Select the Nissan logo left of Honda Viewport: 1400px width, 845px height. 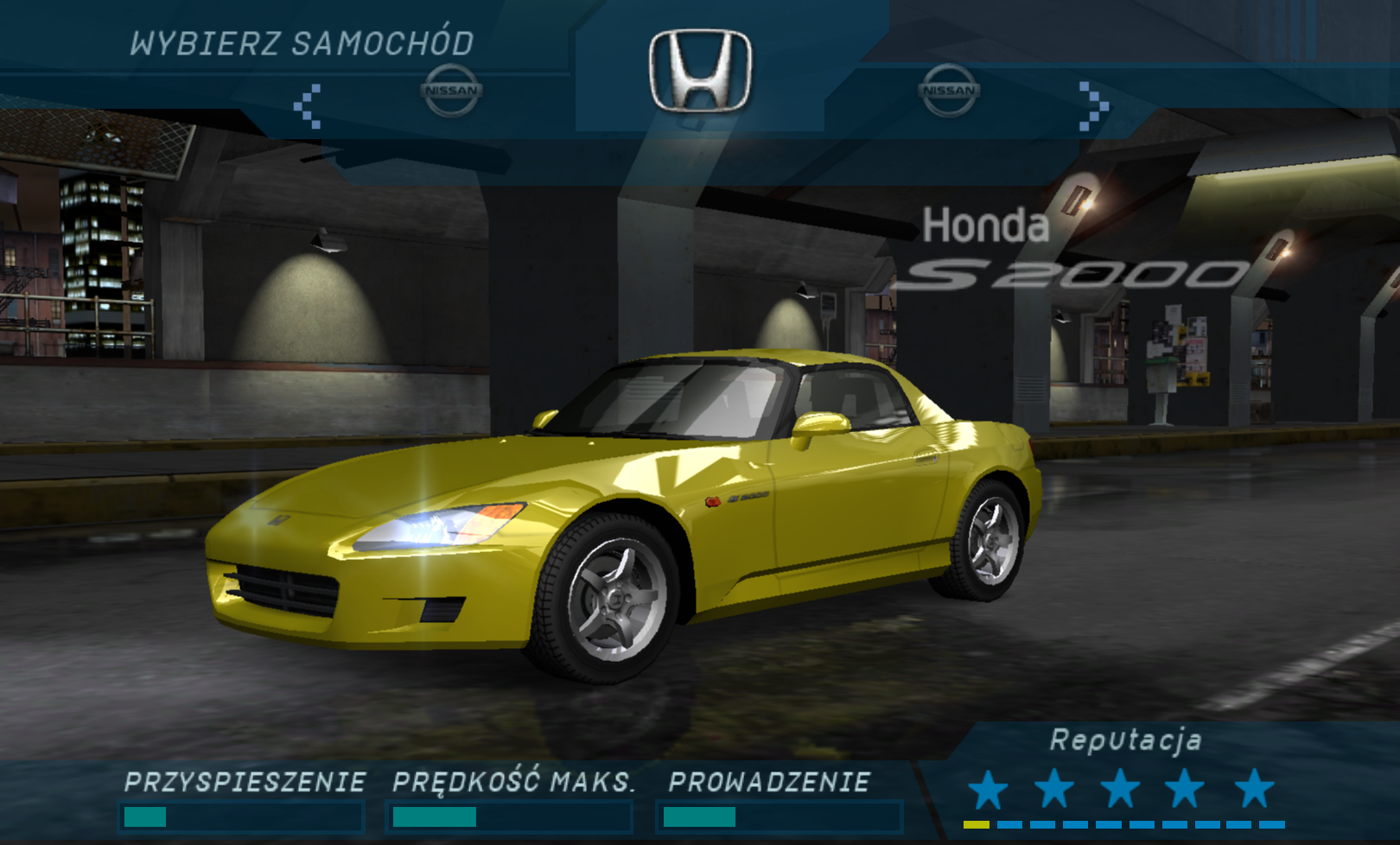(450, 90)
